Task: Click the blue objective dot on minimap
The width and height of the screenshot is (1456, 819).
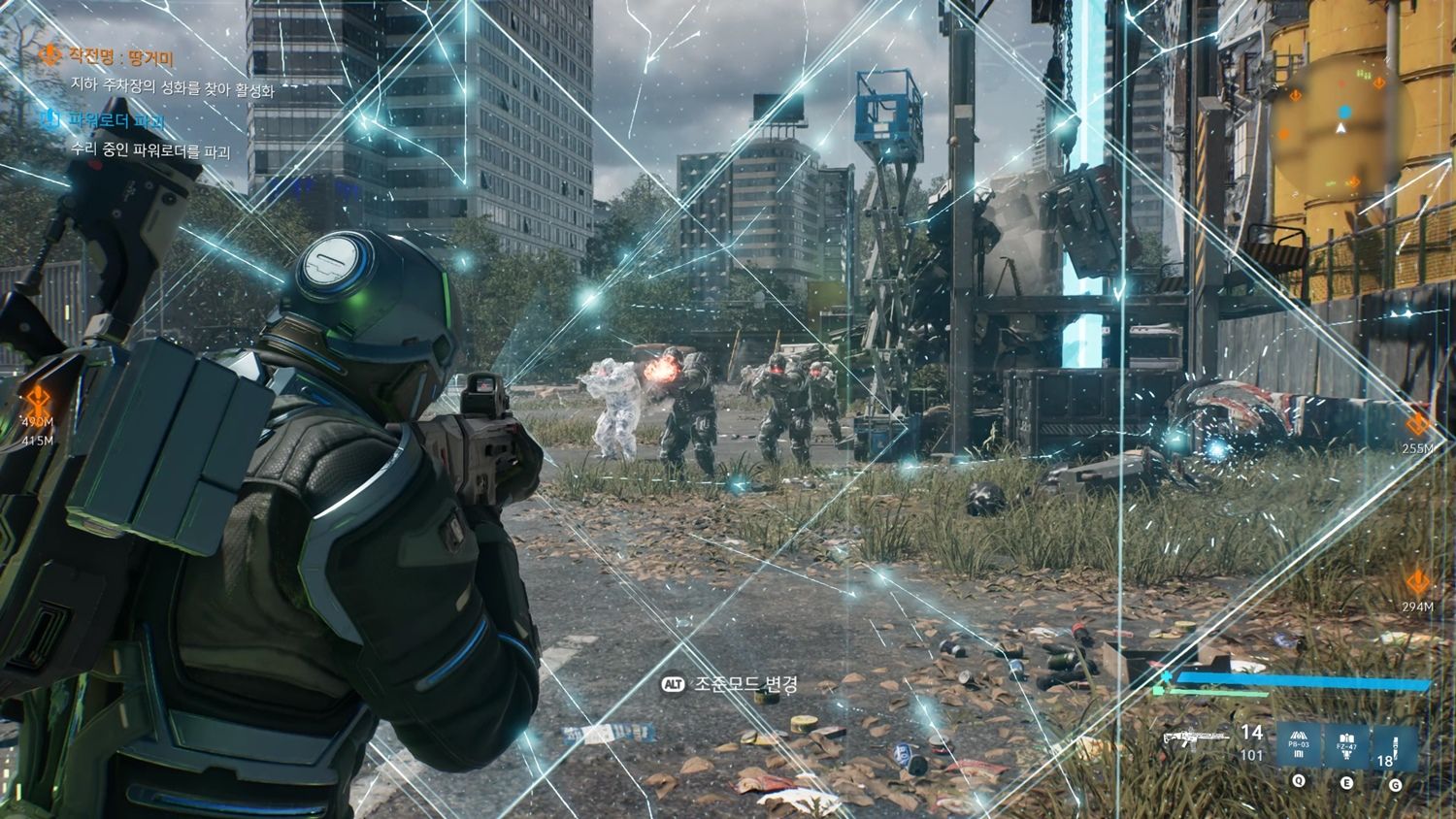Action: [x=1343, y=113]
